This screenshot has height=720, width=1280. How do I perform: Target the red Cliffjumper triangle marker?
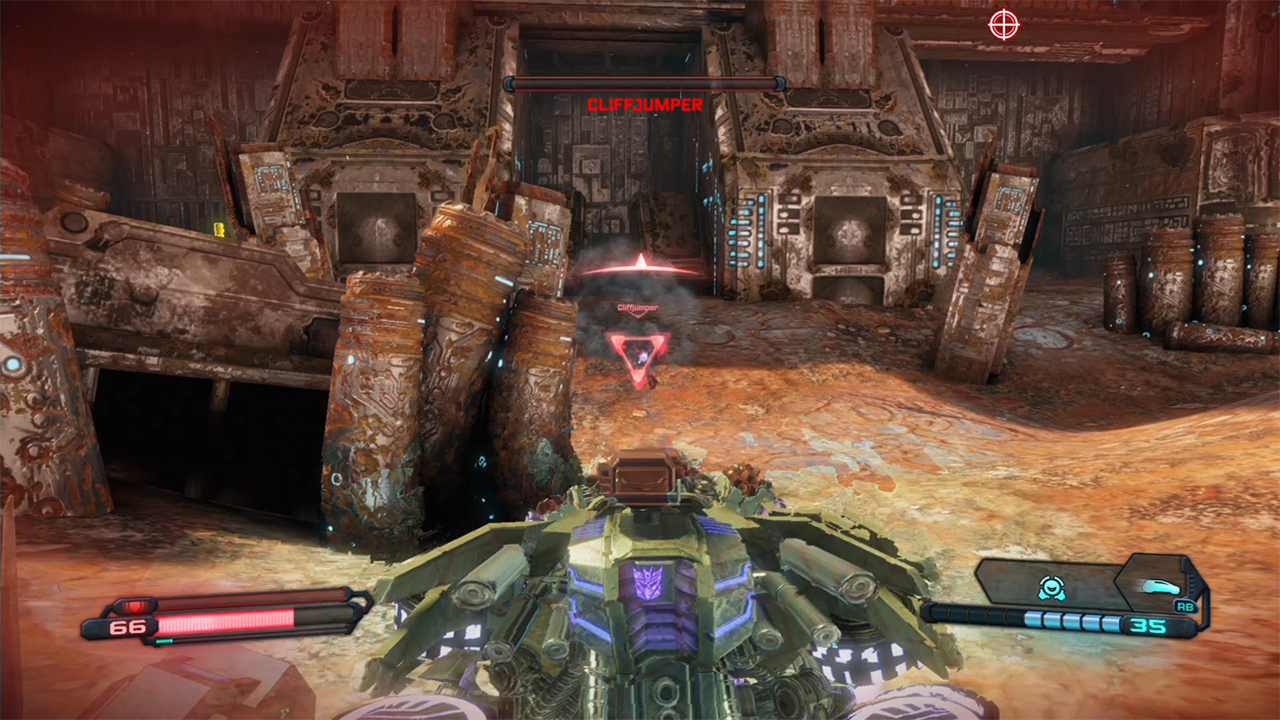click(x=636, y=355)
